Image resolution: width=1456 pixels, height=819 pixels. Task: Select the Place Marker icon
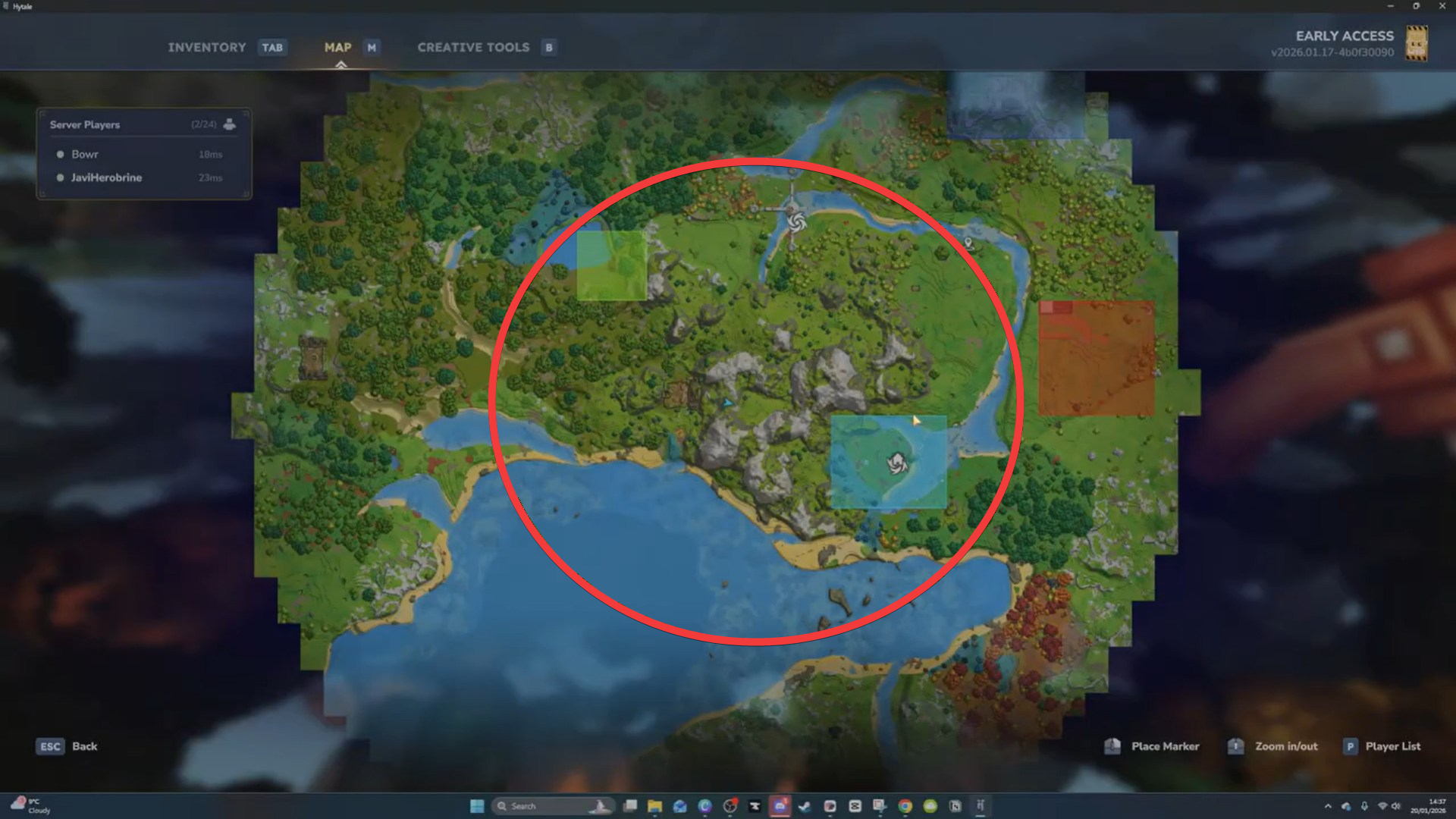(x=1113, y=746)
